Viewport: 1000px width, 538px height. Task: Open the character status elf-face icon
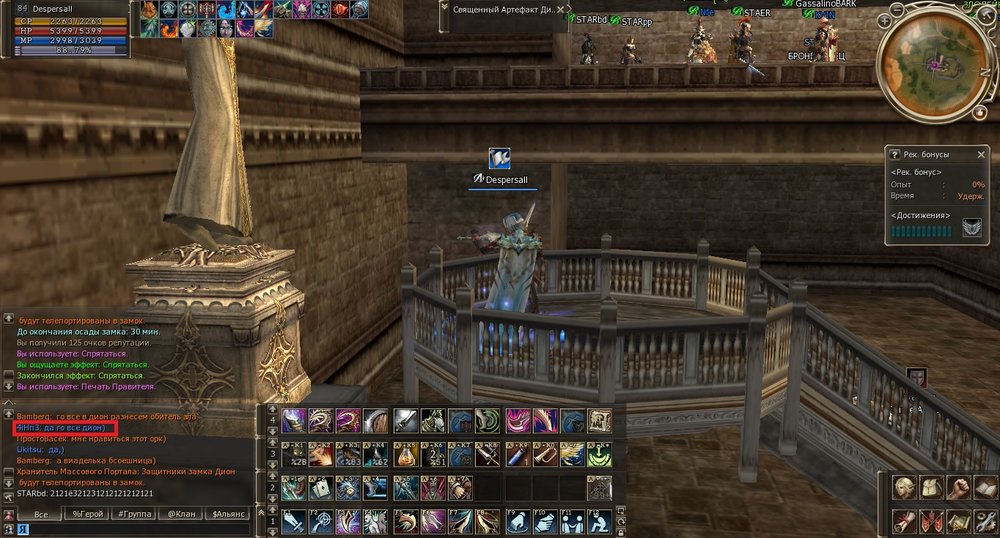tap(906, 487)
